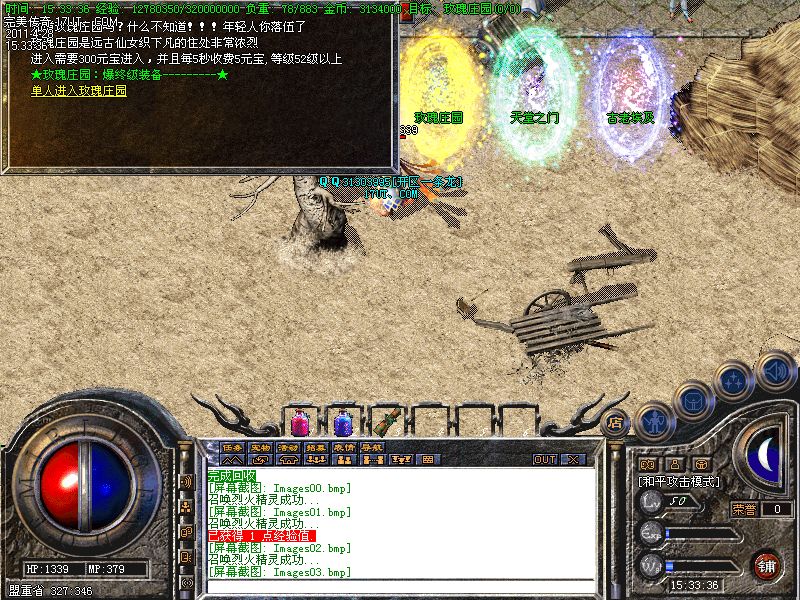Toggle the 和平攻击模式 attack mode label
The height and width of the screenshot is (600, 800).
(679, 481)
